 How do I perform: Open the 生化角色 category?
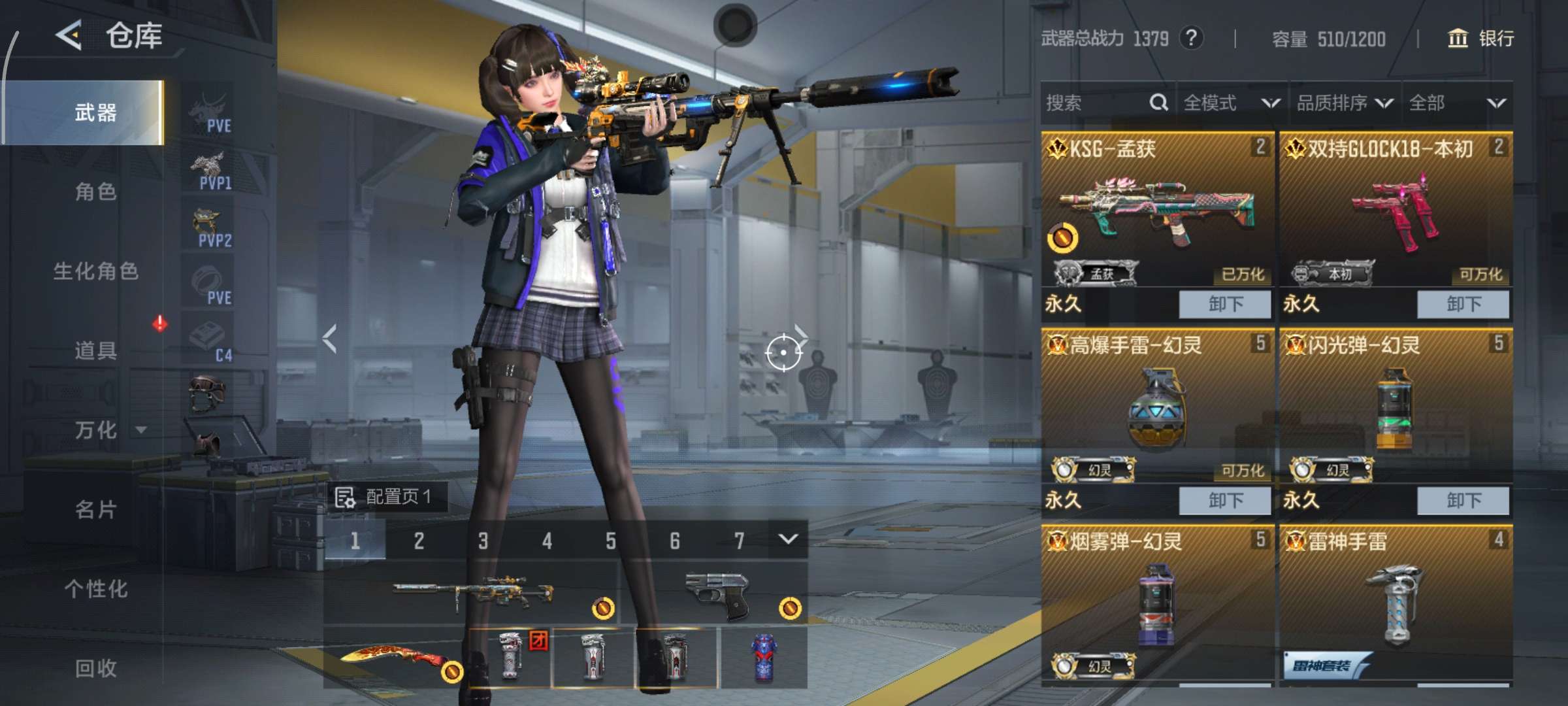tap(95, 271)
